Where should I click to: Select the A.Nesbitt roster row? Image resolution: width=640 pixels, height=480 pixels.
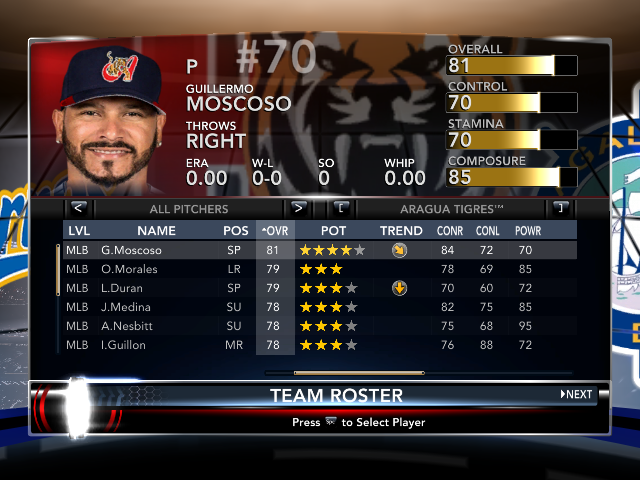pos(129,326)
